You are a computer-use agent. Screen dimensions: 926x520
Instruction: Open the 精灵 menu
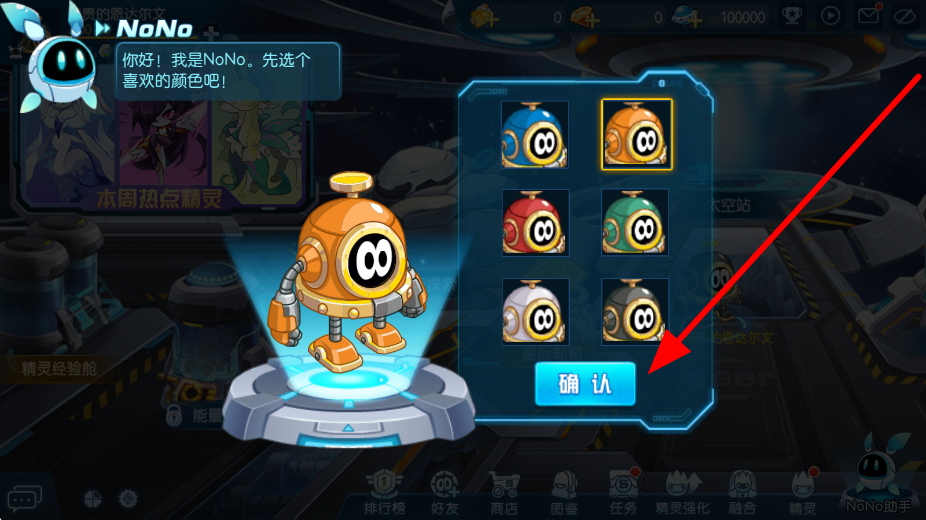pyautogui.click(x=802, y=492)
